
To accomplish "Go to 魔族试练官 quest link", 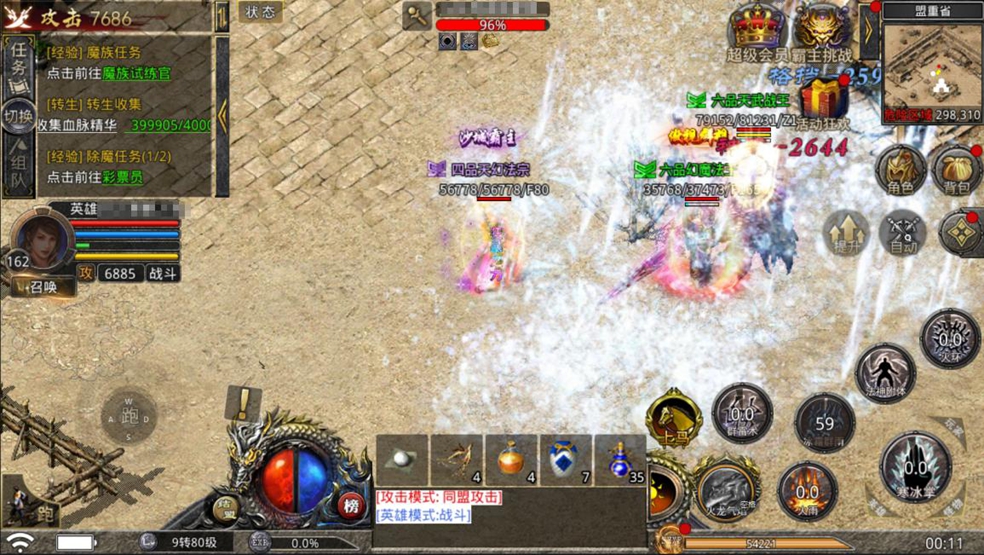I will coord(137,73).
